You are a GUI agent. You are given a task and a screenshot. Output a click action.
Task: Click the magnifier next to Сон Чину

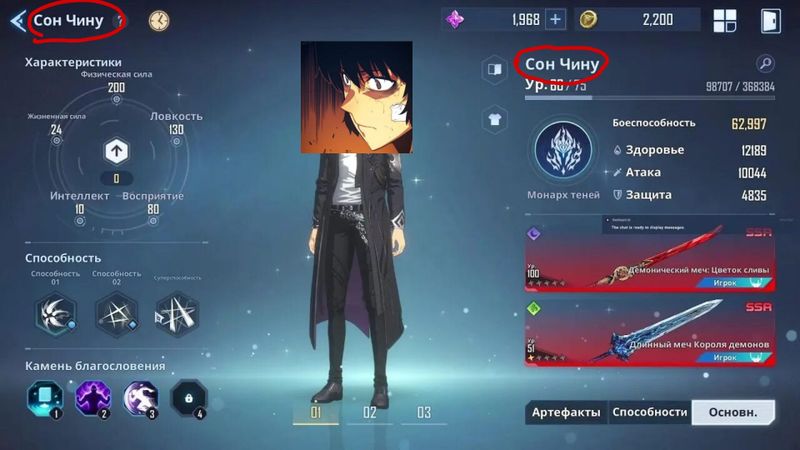click(765, 64)
